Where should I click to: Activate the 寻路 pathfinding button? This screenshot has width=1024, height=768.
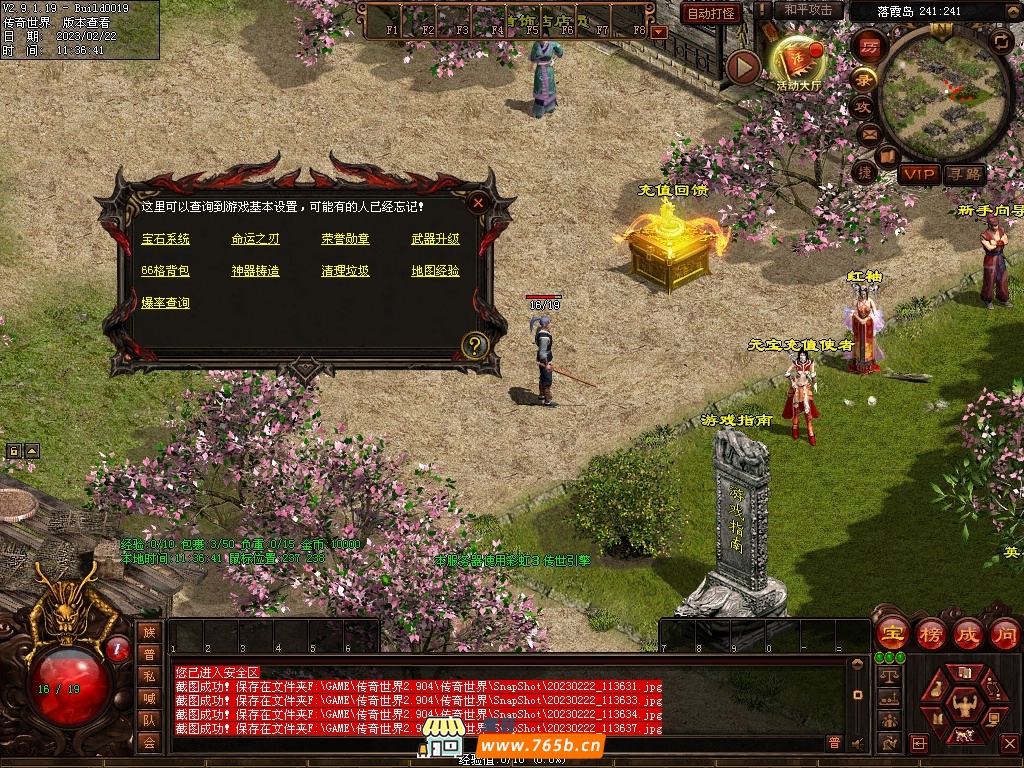964,174
